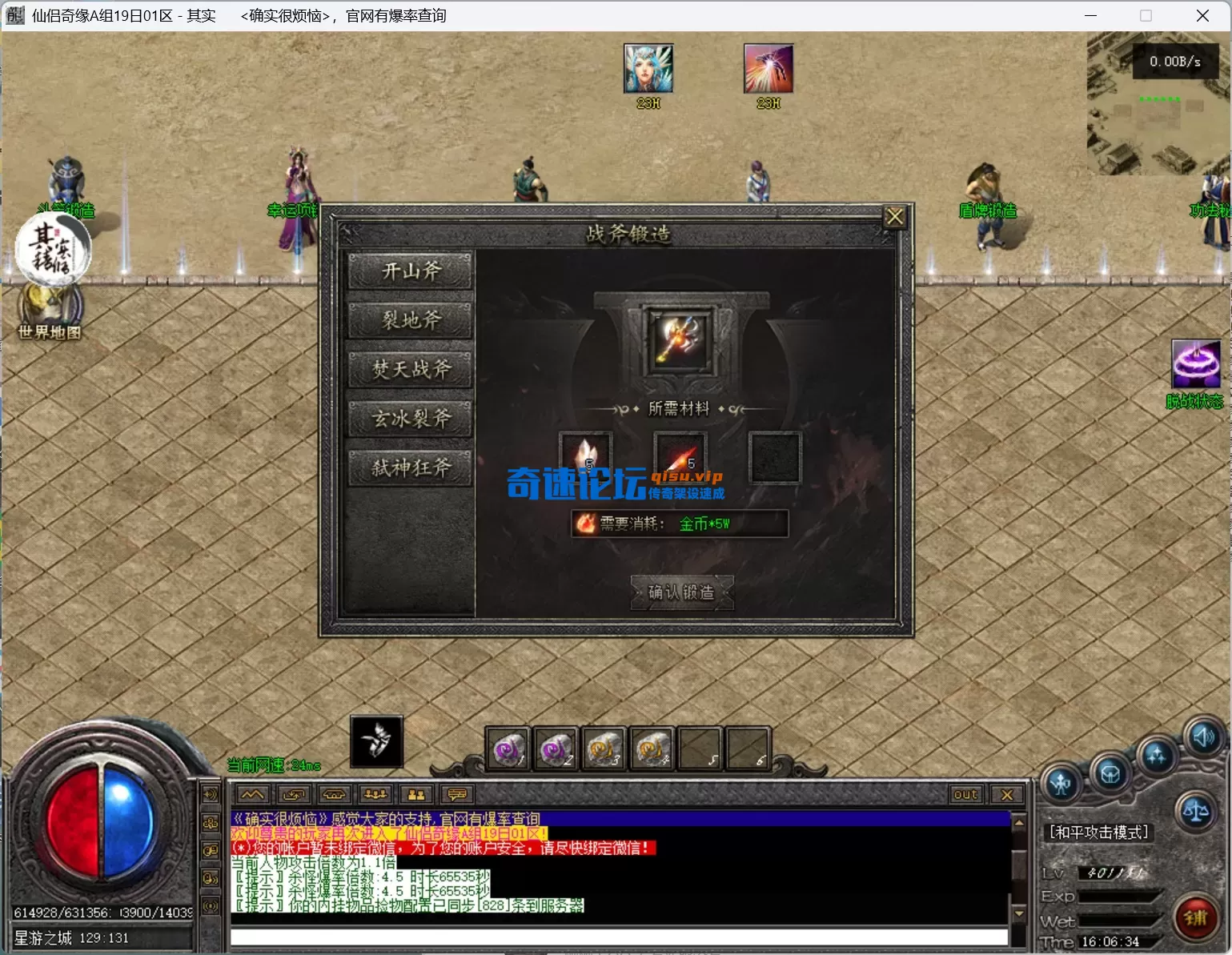
Task: Pick the 玄冰裂斧 entry
Action: (411, 419)
